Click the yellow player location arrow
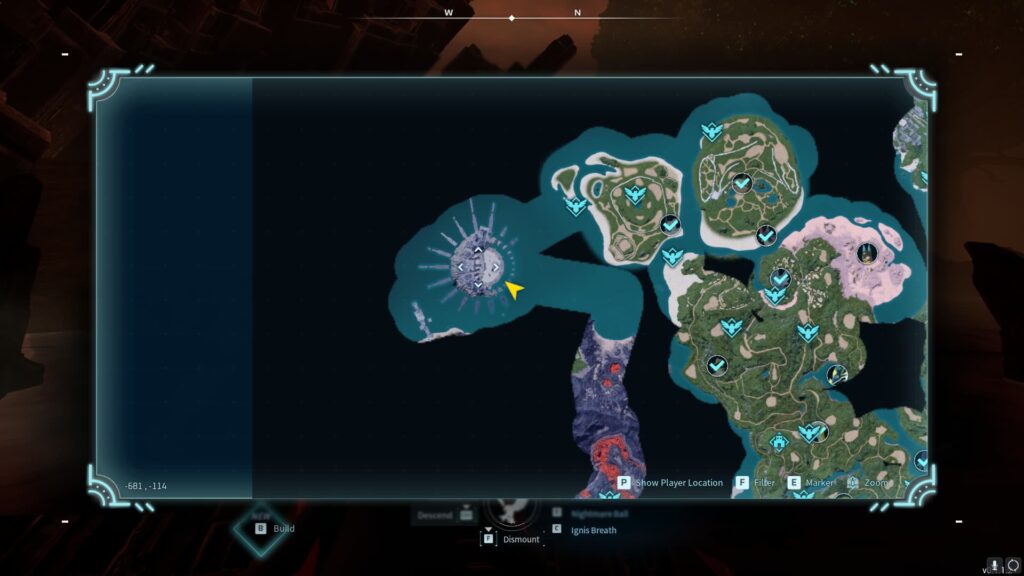The height and width of the screenshot is (576, 1024). tap(514, 290)
